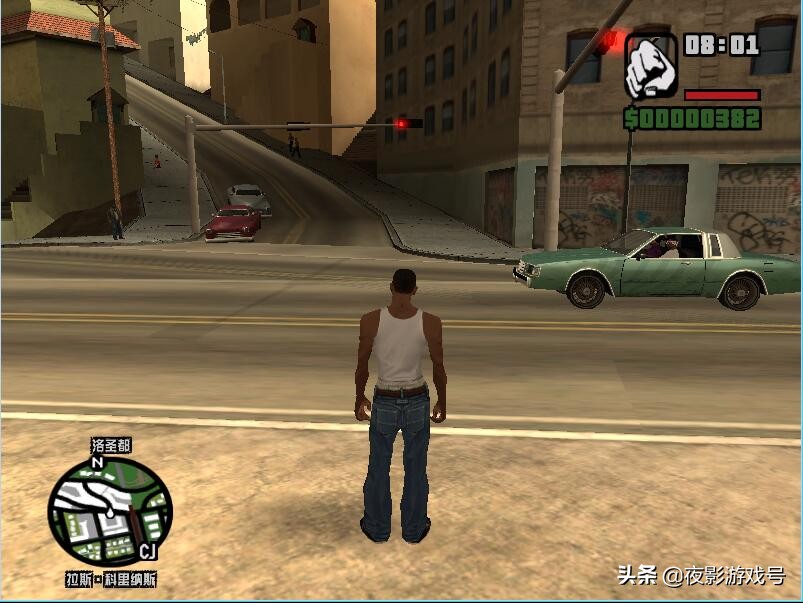
Task: Click the north N indicator on radar
Action: 97,463
